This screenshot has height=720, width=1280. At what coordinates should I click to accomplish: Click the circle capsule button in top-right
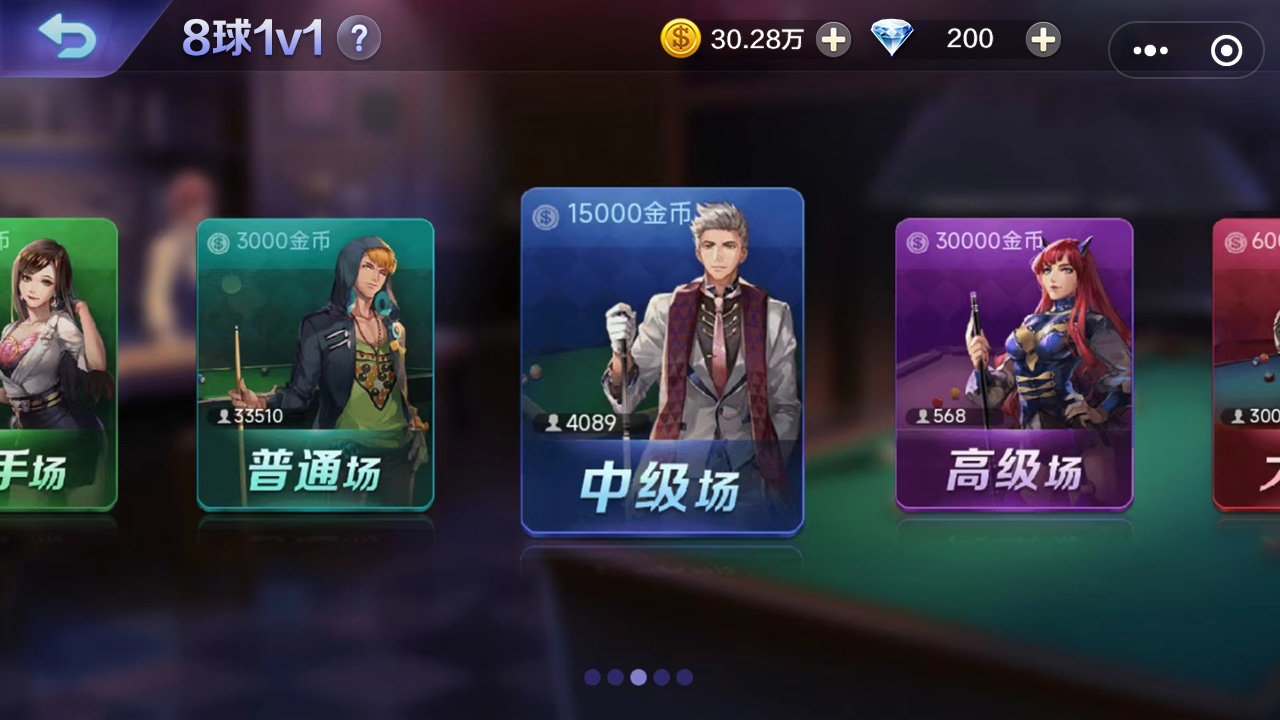pyautogui.click(x=1226, y=50)
